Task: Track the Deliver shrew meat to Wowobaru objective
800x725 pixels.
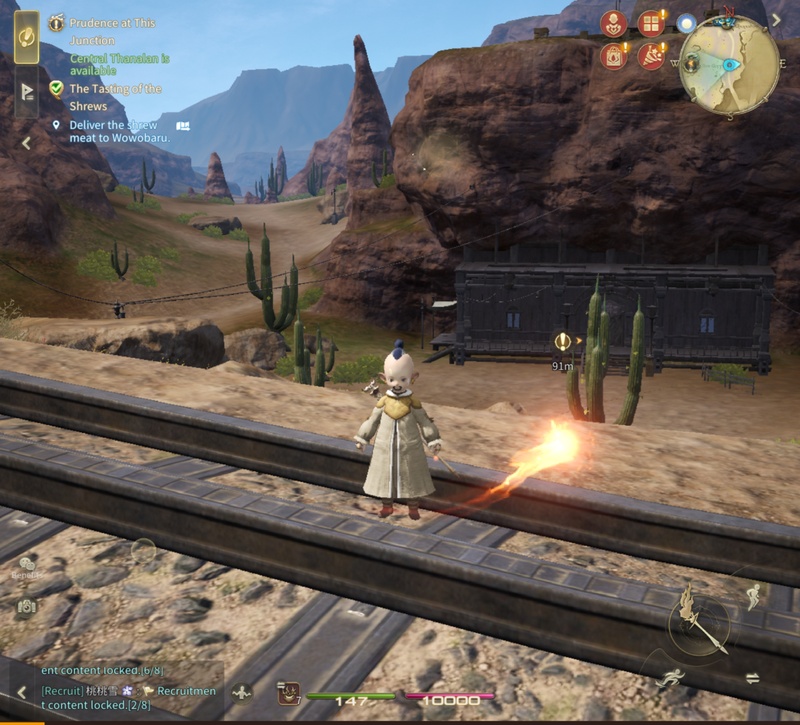Action: 118,132
